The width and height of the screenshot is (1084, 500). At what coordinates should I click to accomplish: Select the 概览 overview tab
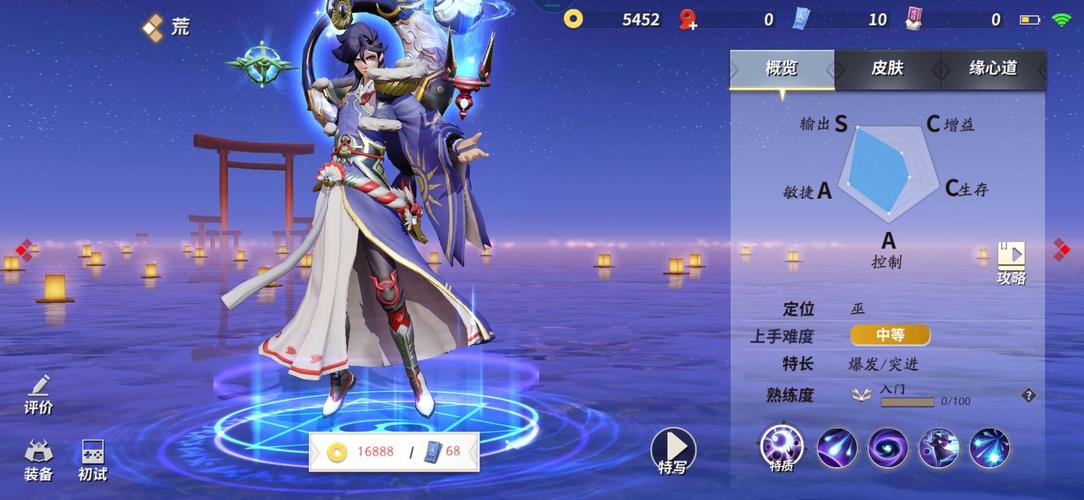782,69
